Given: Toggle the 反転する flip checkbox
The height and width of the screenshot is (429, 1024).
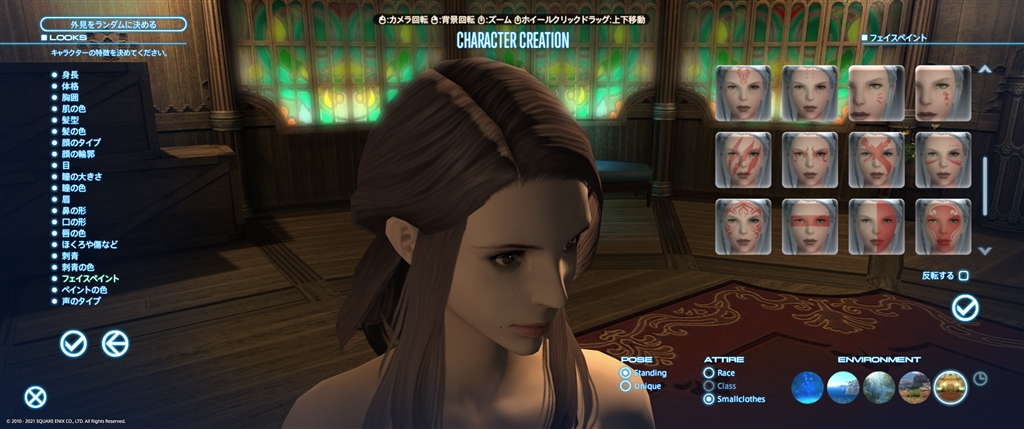Looking at the screenshot, I should tap(963, 275).
